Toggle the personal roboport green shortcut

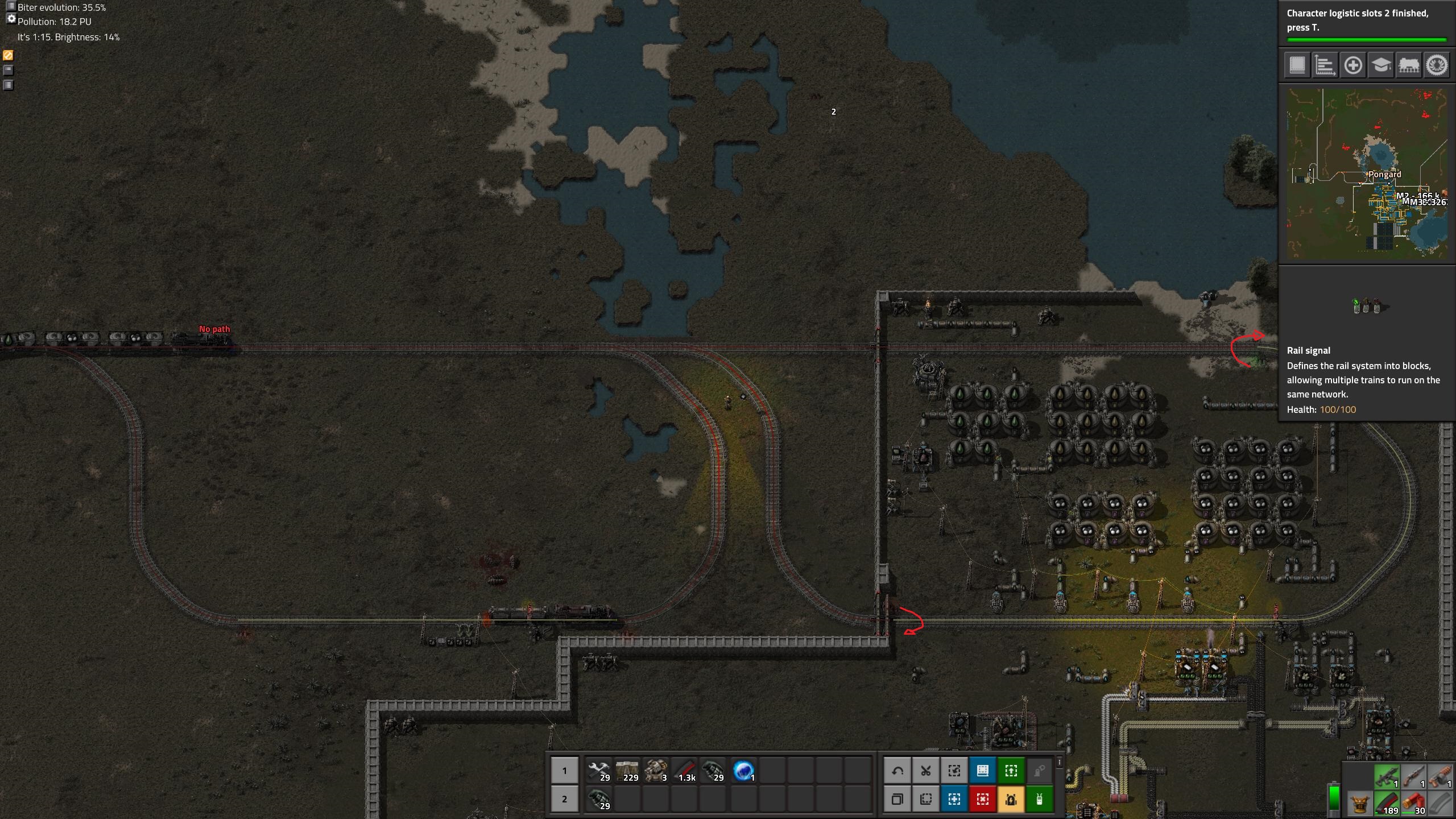coord(1040,799)
